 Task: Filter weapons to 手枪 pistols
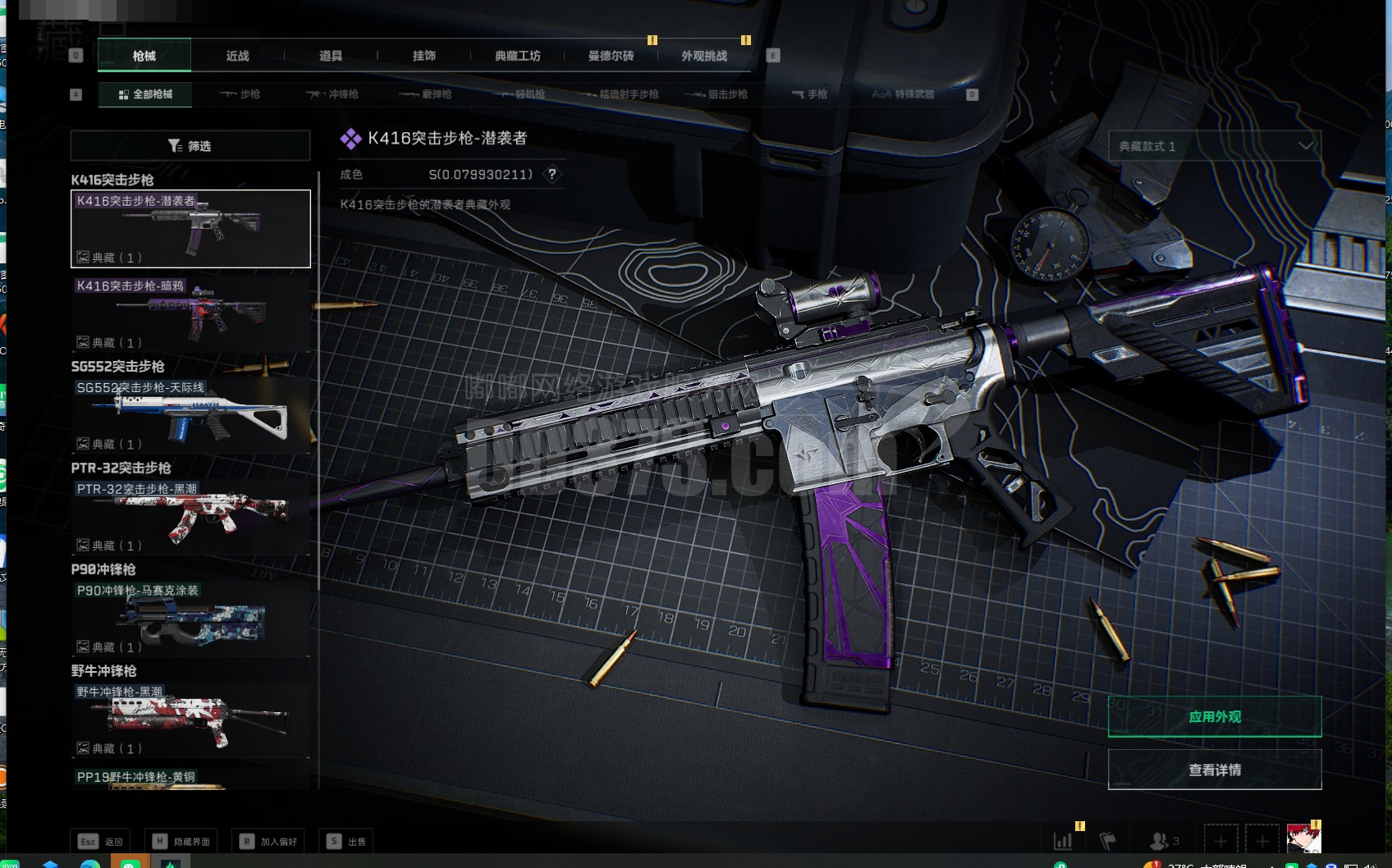click(x=809, y=94)
